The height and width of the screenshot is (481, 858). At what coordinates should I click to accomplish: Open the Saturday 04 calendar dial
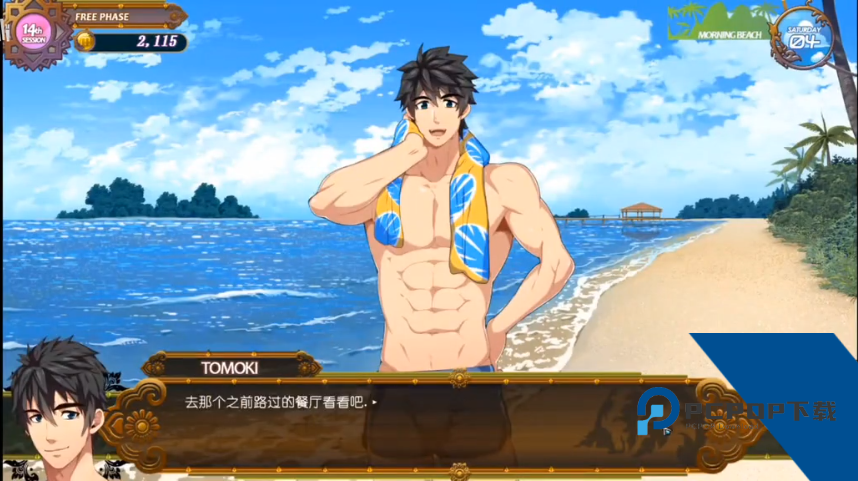pos(808,37)
